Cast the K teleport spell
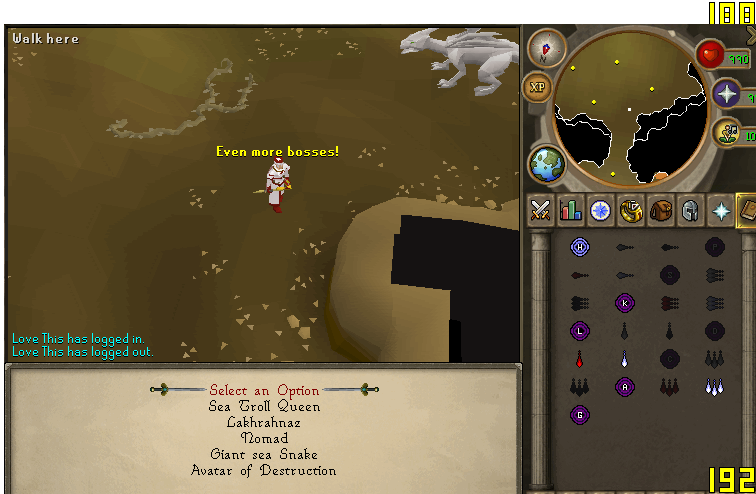The width and height of the screenshot is (756, 494). [626, 302]
